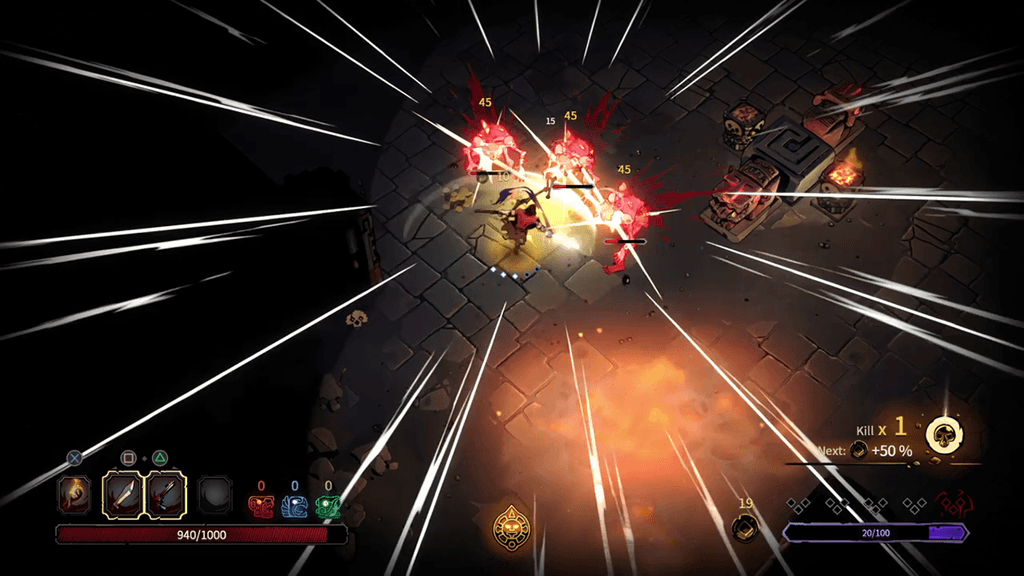Click the golden skull kill-combo icon
The height and width of the screenshot is (576, 1024).
943,434
